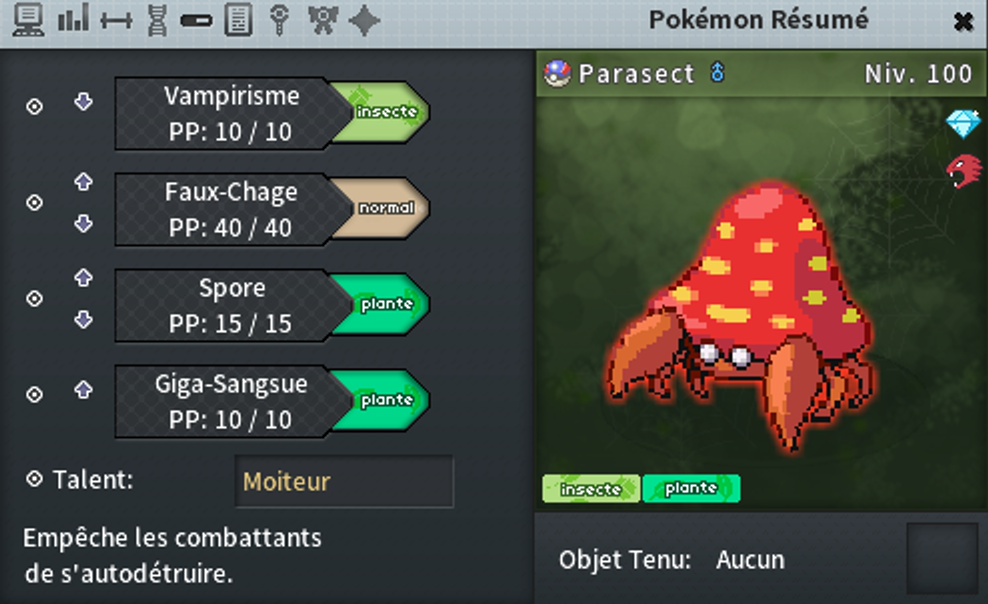The height and width of the screenshot is (604, 988).
Task: Click the empty held item slot
Action: pos(941,558)
